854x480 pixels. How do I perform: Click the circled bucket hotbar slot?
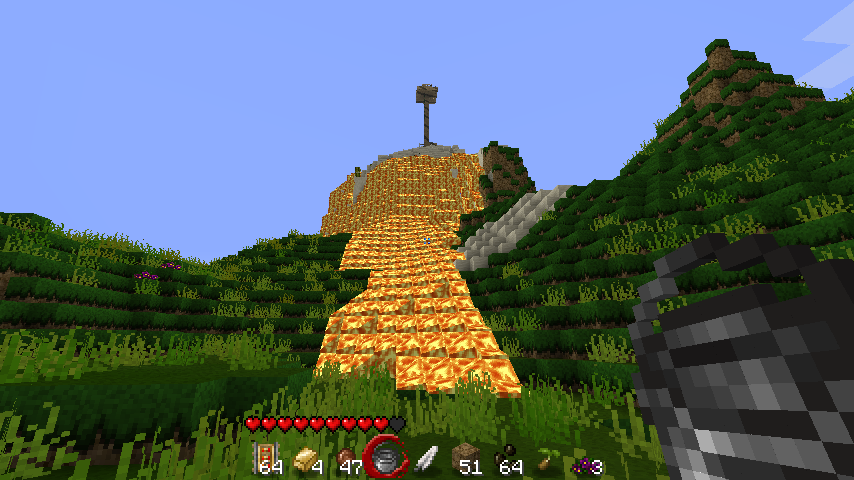click(385, 458)
